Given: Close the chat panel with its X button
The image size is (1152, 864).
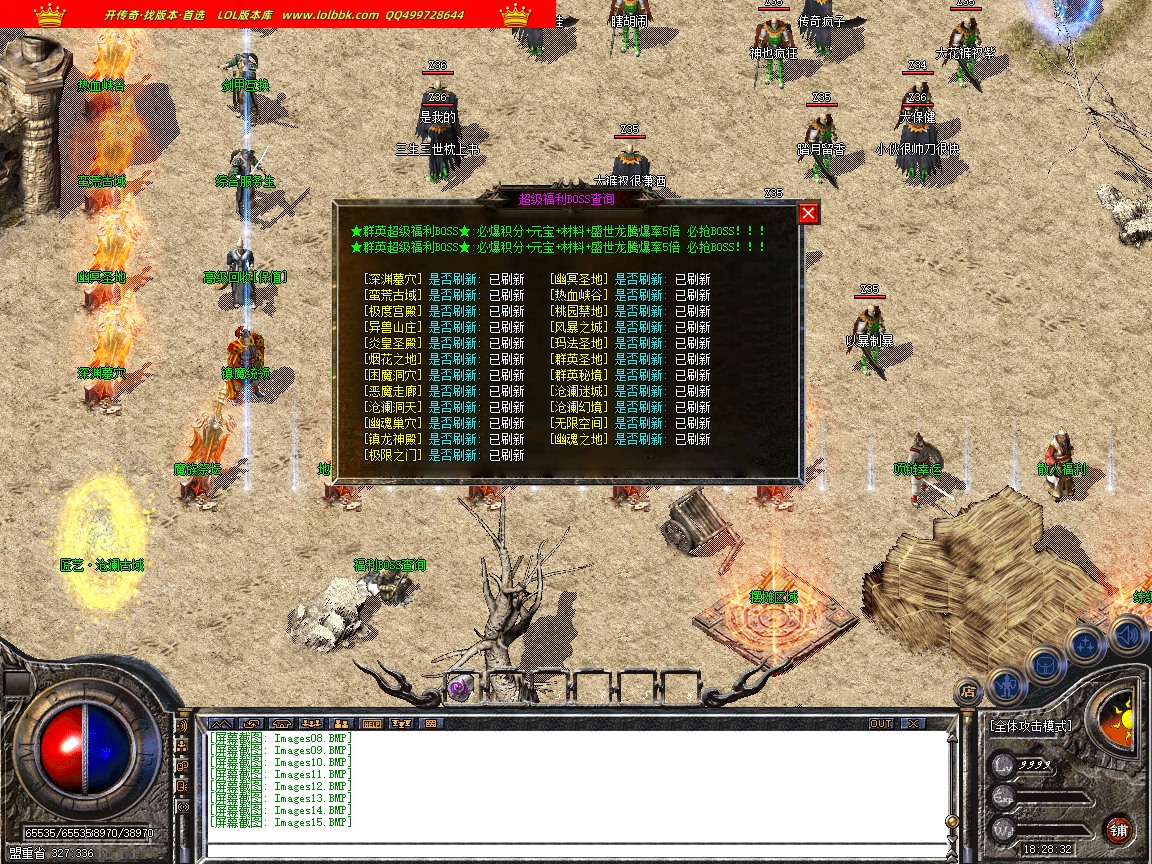Looking at the screenshot, I should point(912,723).
